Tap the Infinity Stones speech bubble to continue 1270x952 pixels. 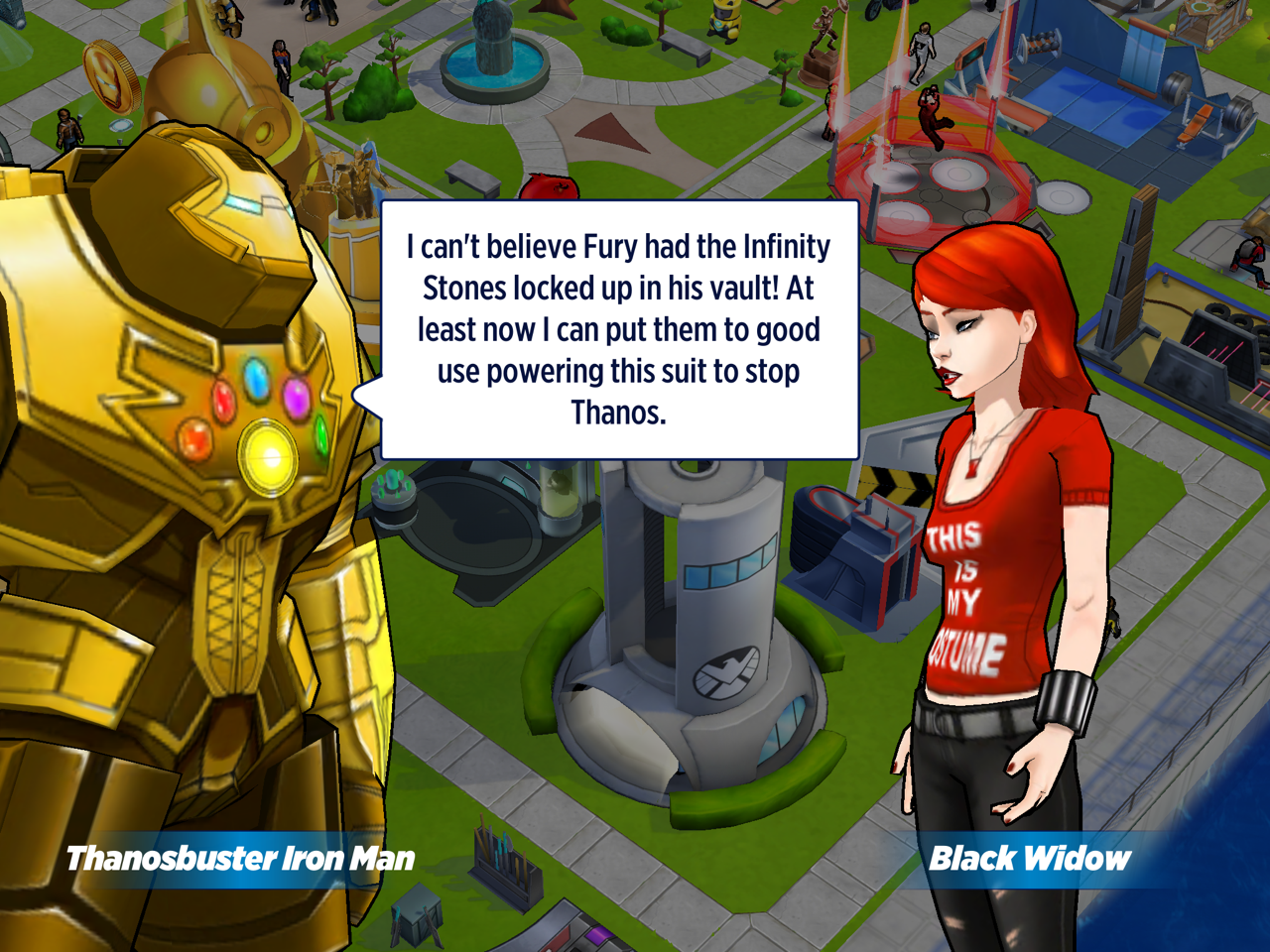tap(619, 329)
